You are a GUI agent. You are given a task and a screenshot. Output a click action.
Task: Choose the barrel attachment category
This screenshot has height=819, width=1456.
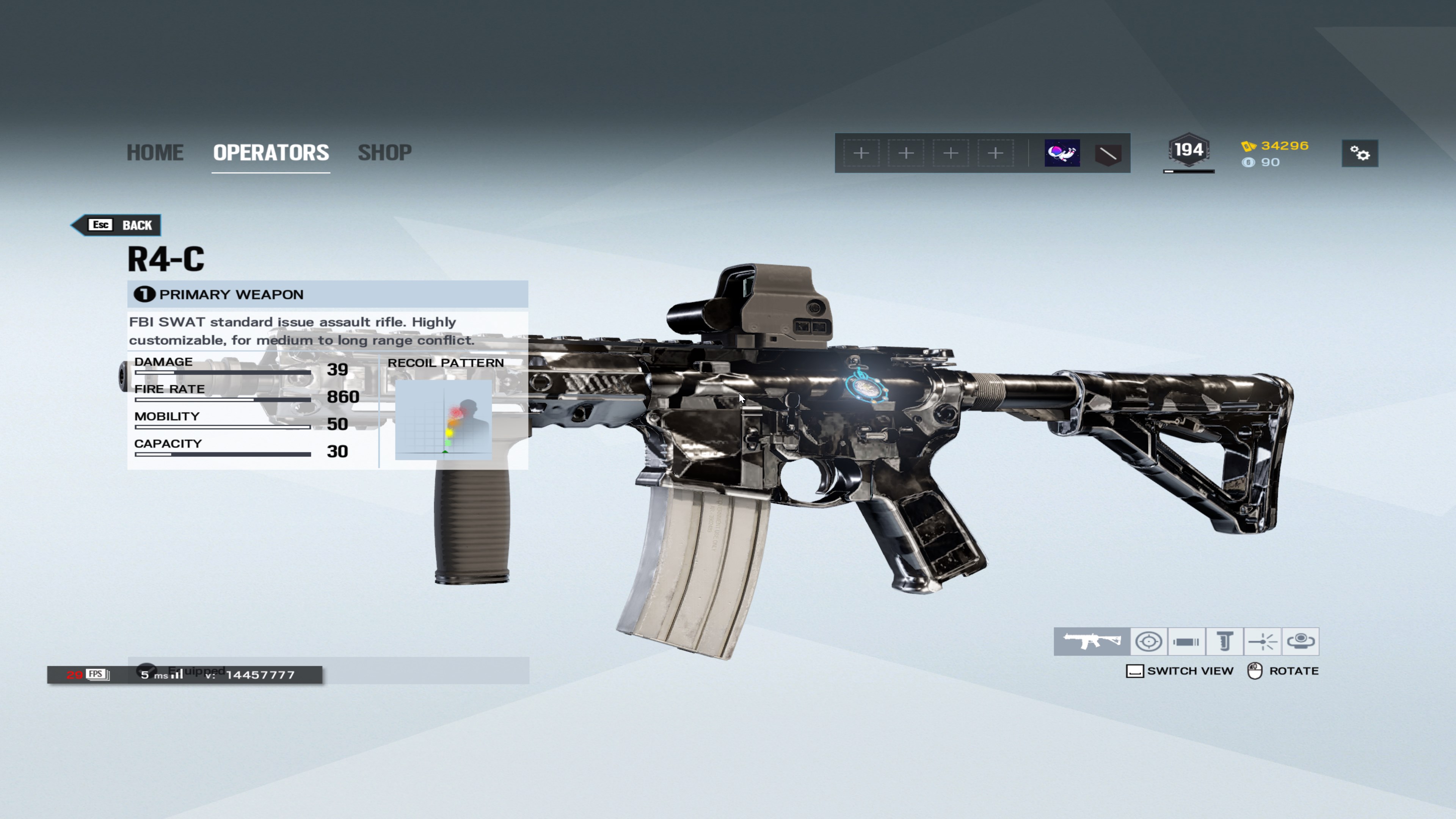[1186, 641]
